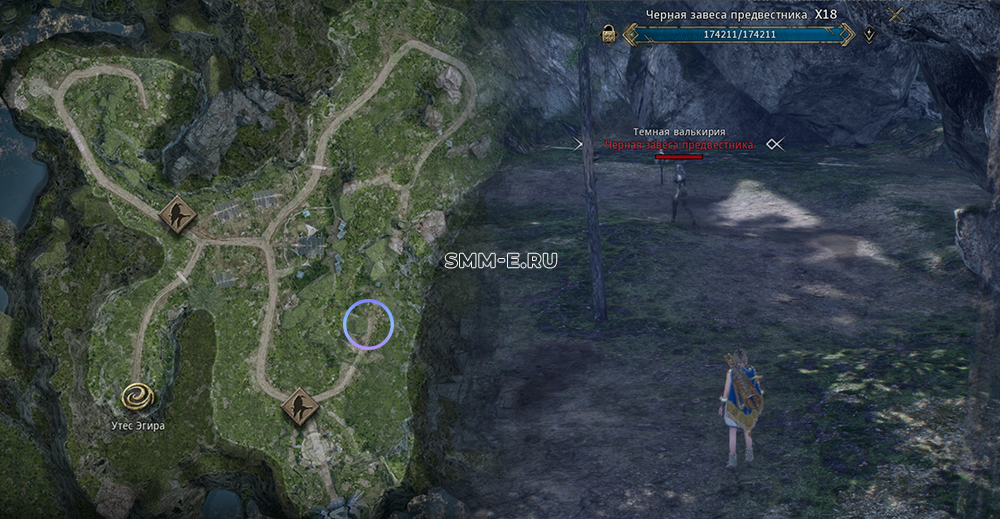Click the padlock icon beside the boss bar
1000x519 pixels.
click(608, 35)
